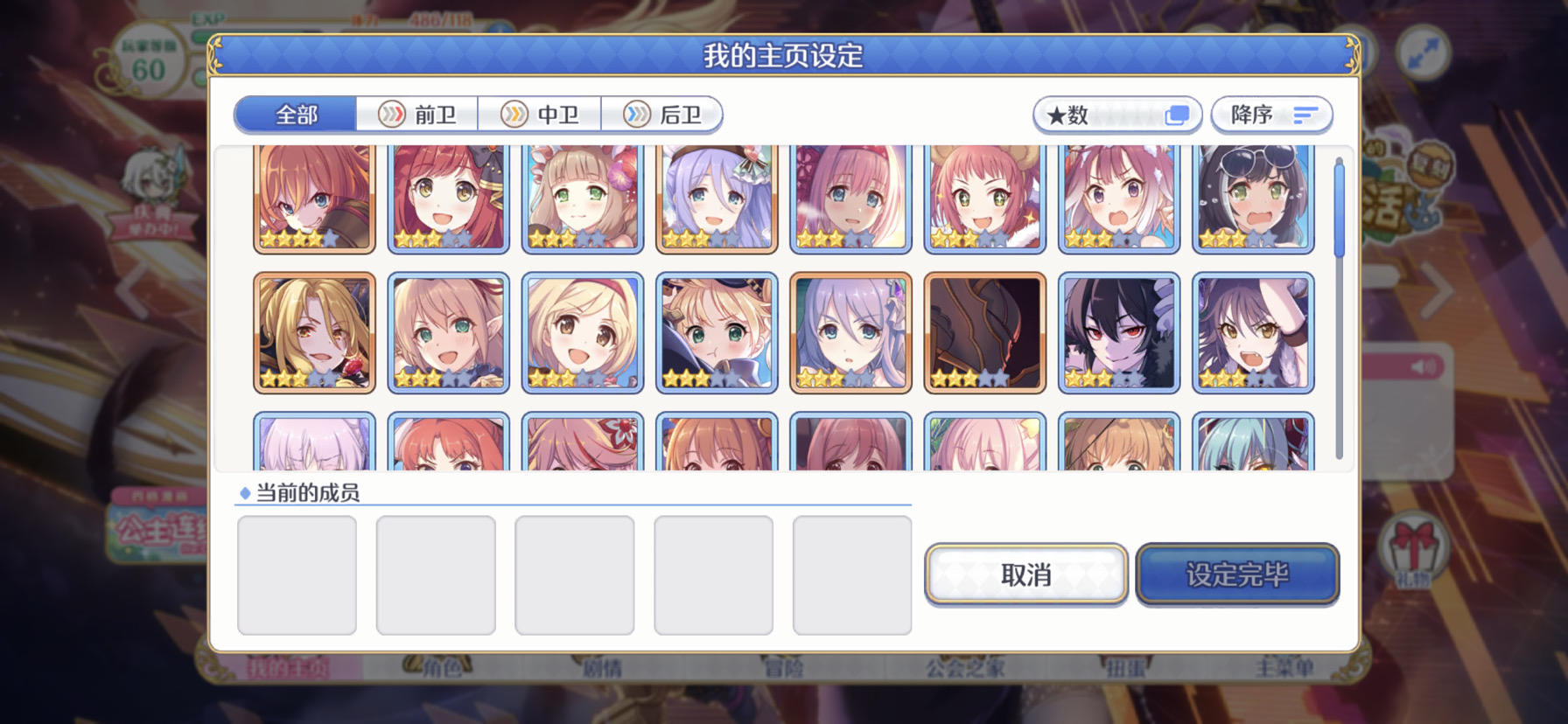Open the gift box icon on the right
Viewport: 1568px width, 724px height.
(1415, 546)
